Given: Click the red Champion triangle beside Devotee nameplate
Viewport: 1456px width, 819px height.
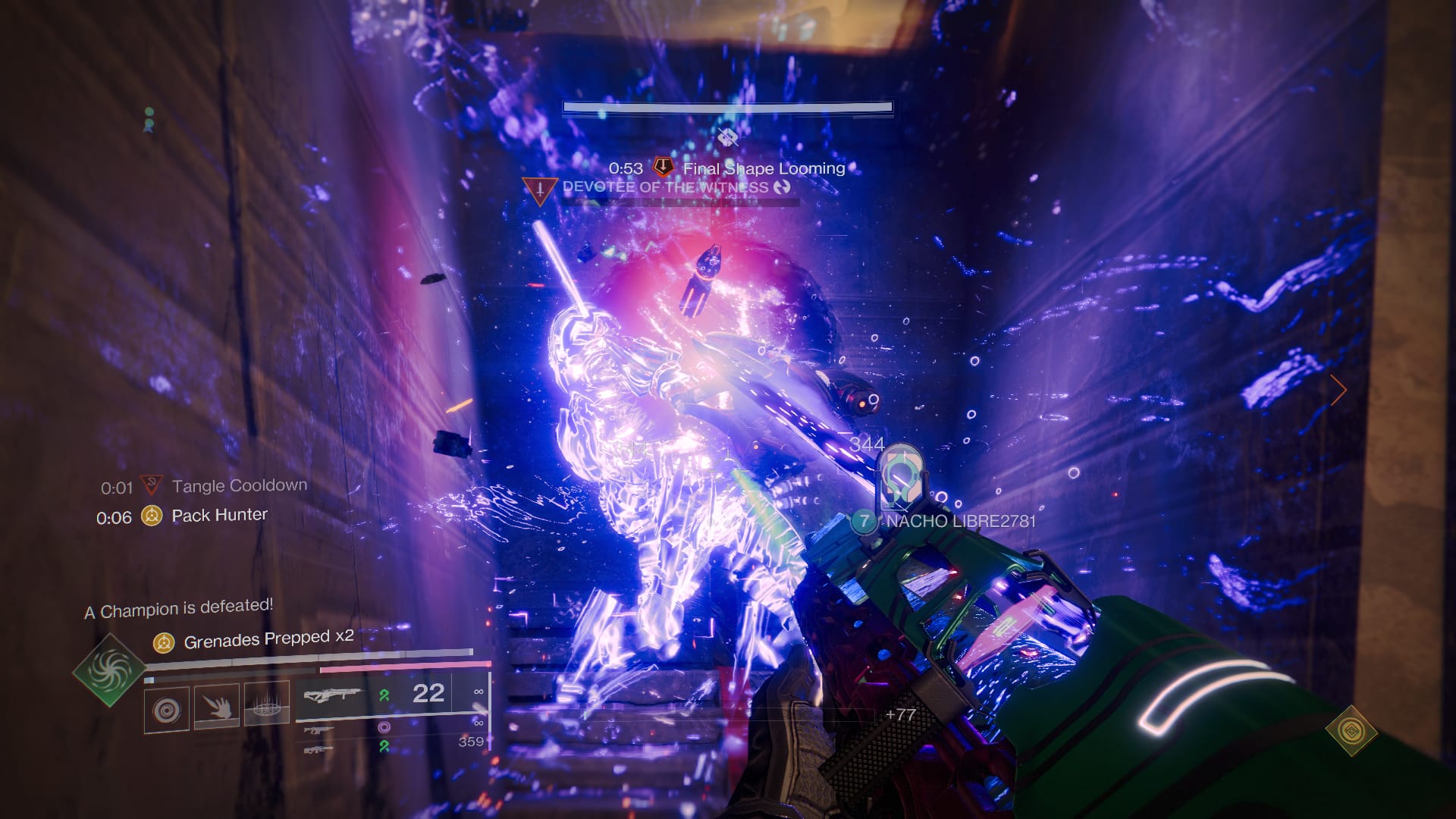Looking at the screenshot, I should point(540,190).
